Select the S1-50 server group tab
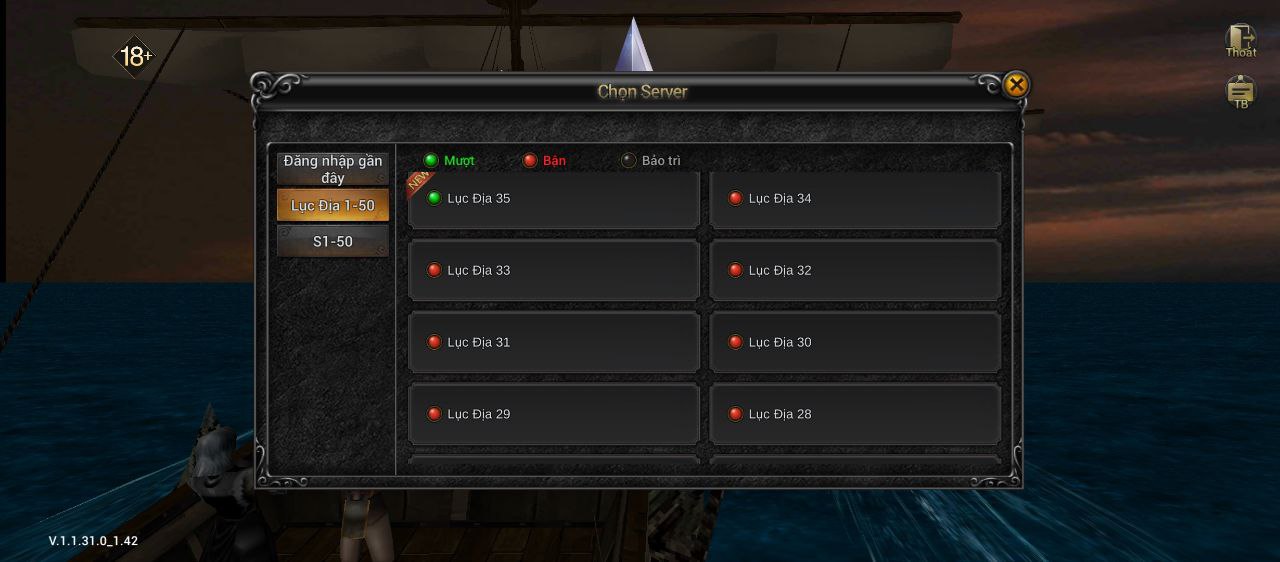This screenshot has height=562, width=1280. pos(332,241)
